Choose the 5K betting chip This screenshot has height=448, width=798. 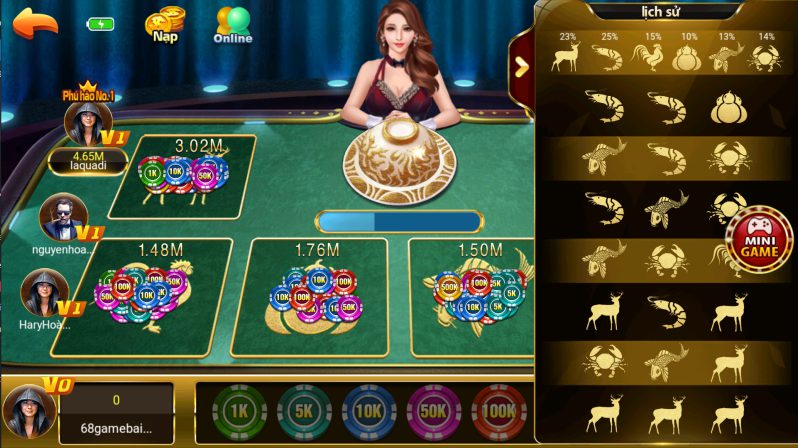point(304,410)
